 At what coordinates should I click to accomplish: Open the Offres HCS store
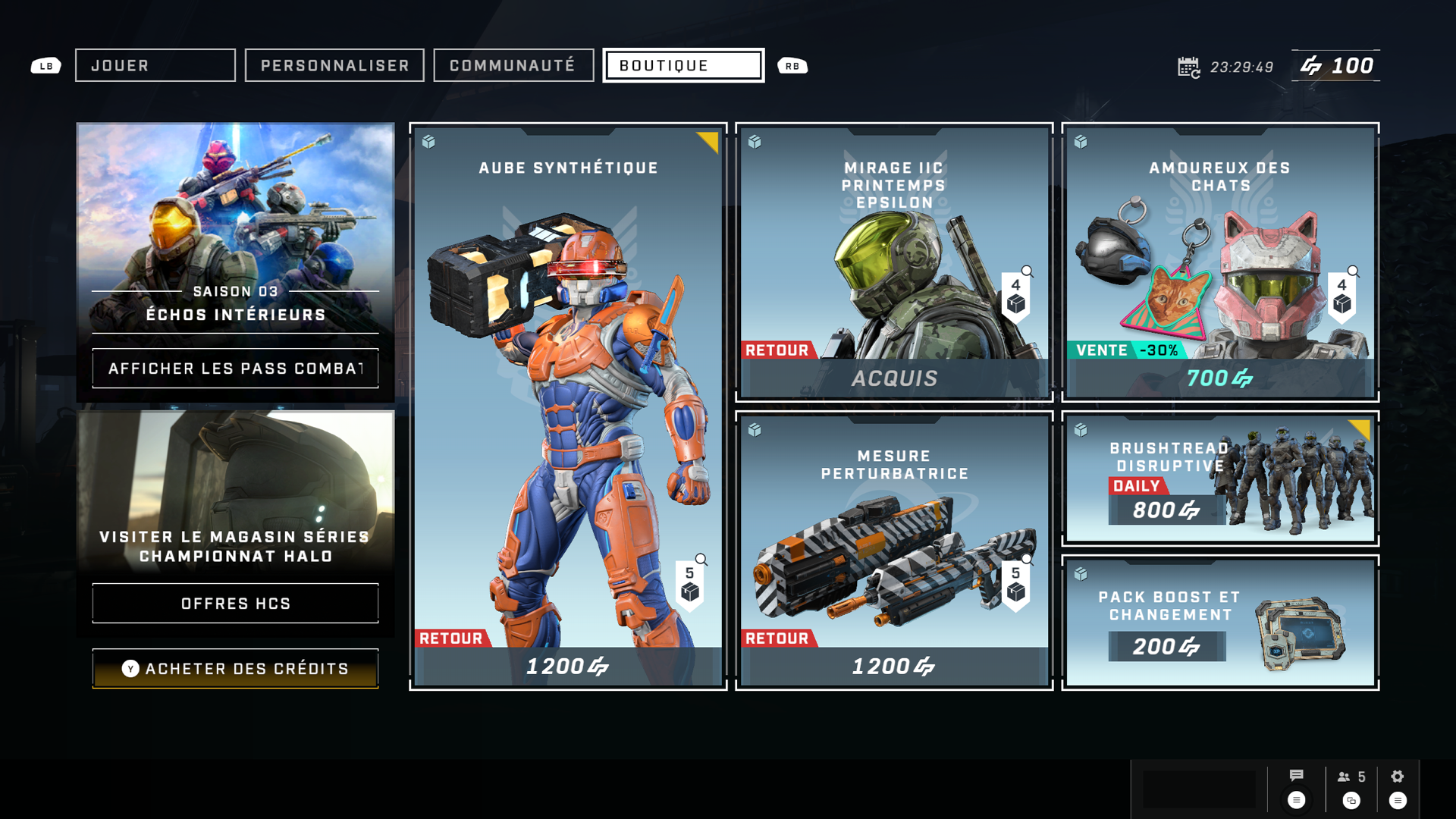(235, 604)
